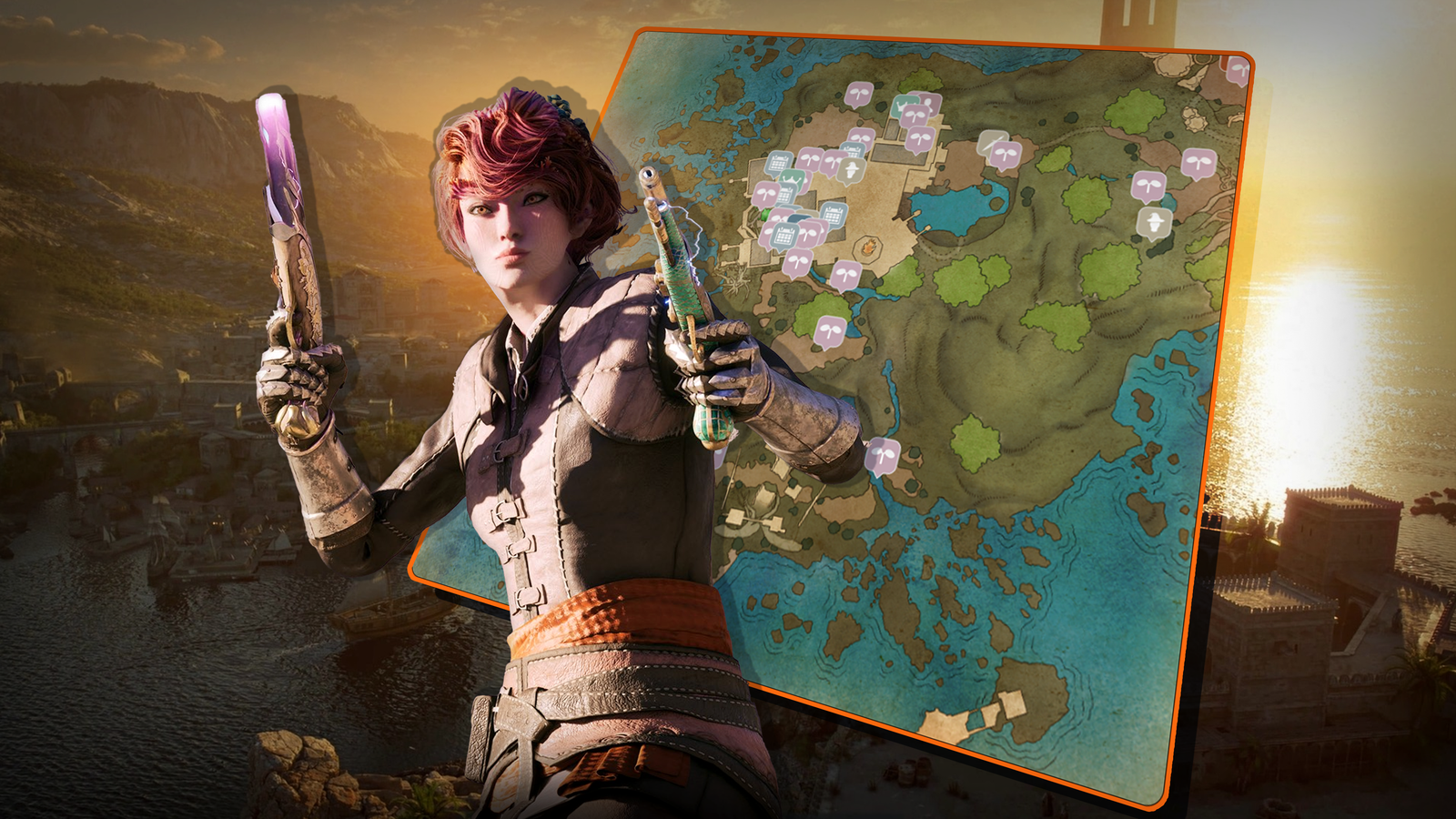Image resolution: width=1456 pixels, height=819 pixels.
Task: Select the sprout marker near the map's bottom-left corner
Action: tap(830, 330)
